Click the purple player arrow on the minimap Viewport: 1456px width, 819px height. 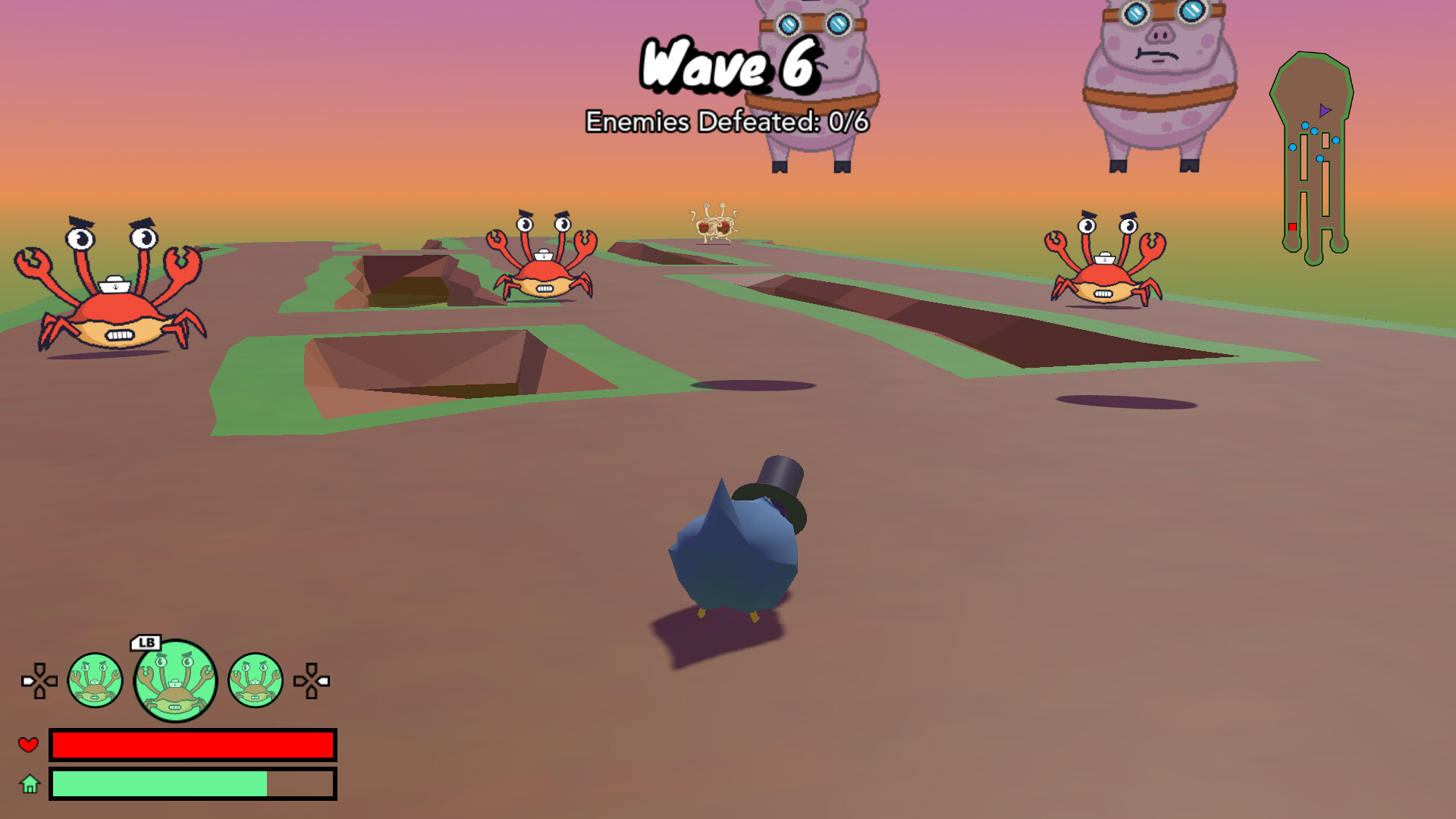[1323, 111]
